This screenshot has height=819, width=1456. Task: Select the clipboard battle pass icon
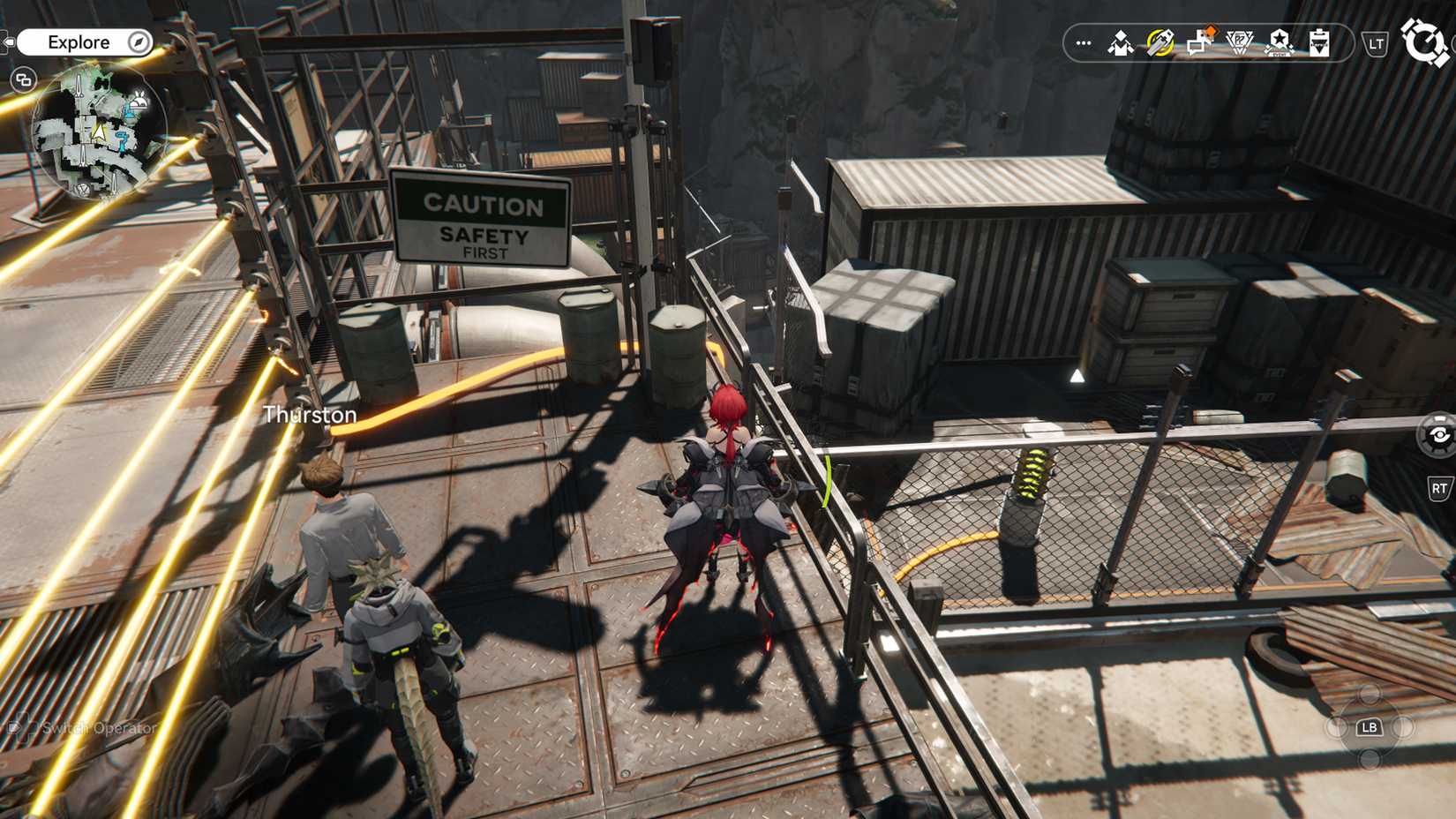point(1318,42)
